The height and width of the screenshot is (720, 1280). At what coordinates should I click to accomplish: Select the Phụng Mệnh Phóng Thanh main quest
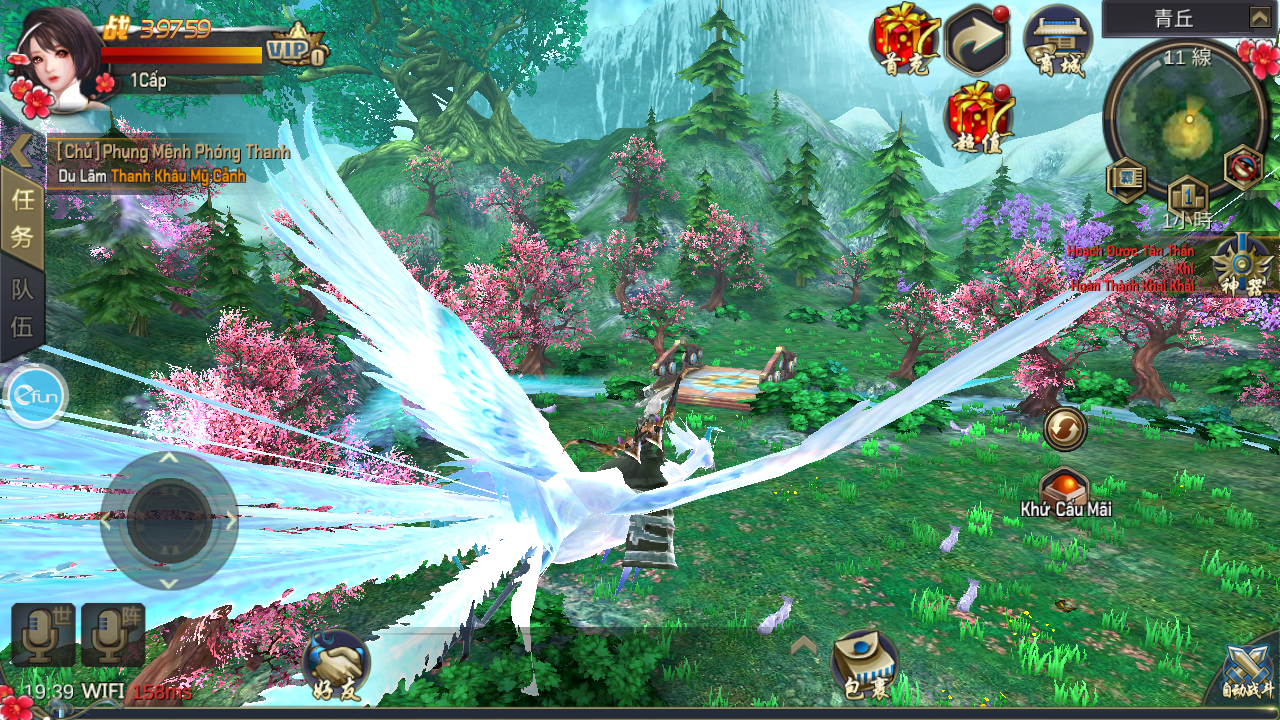pos(172,152)
